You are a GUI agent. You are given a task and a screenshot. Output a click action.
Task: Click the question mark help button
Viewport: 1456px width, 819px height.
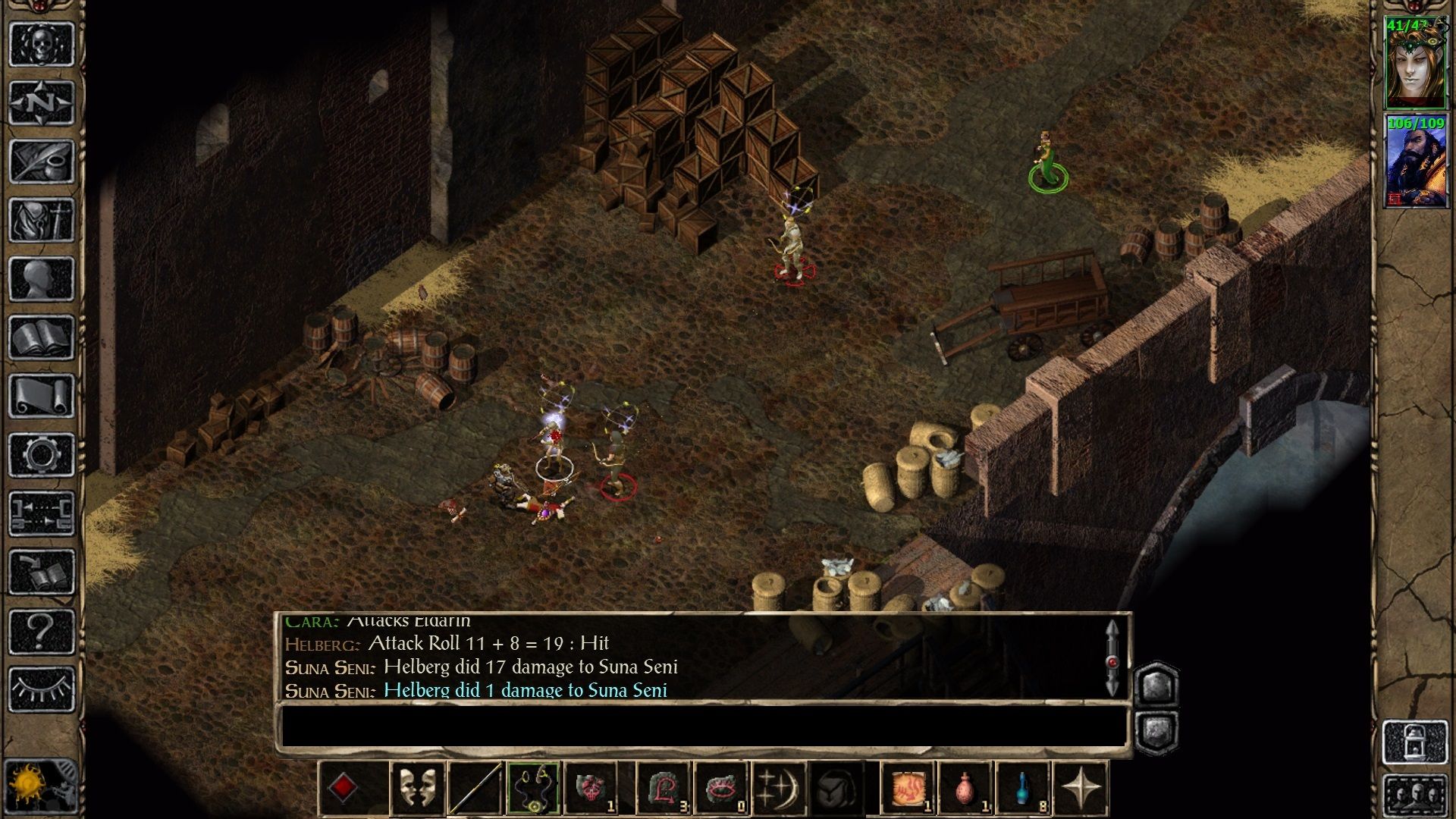pyautogui.click(x=42, y=631)
